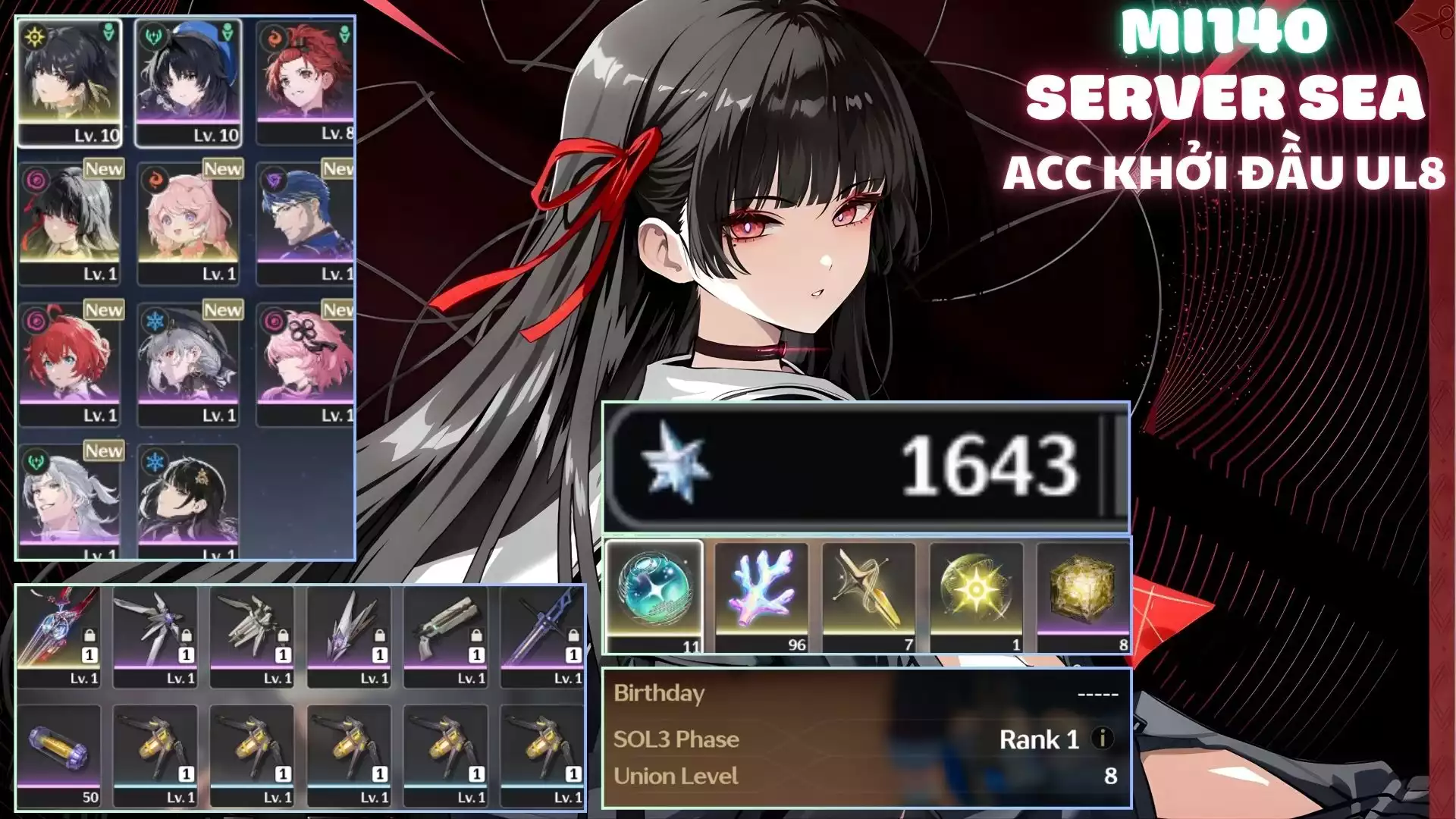The image size is (1456, 819).
Task: Choose the golden spike item with count 7
Action: pyautogui.click(x=869, y=596)
